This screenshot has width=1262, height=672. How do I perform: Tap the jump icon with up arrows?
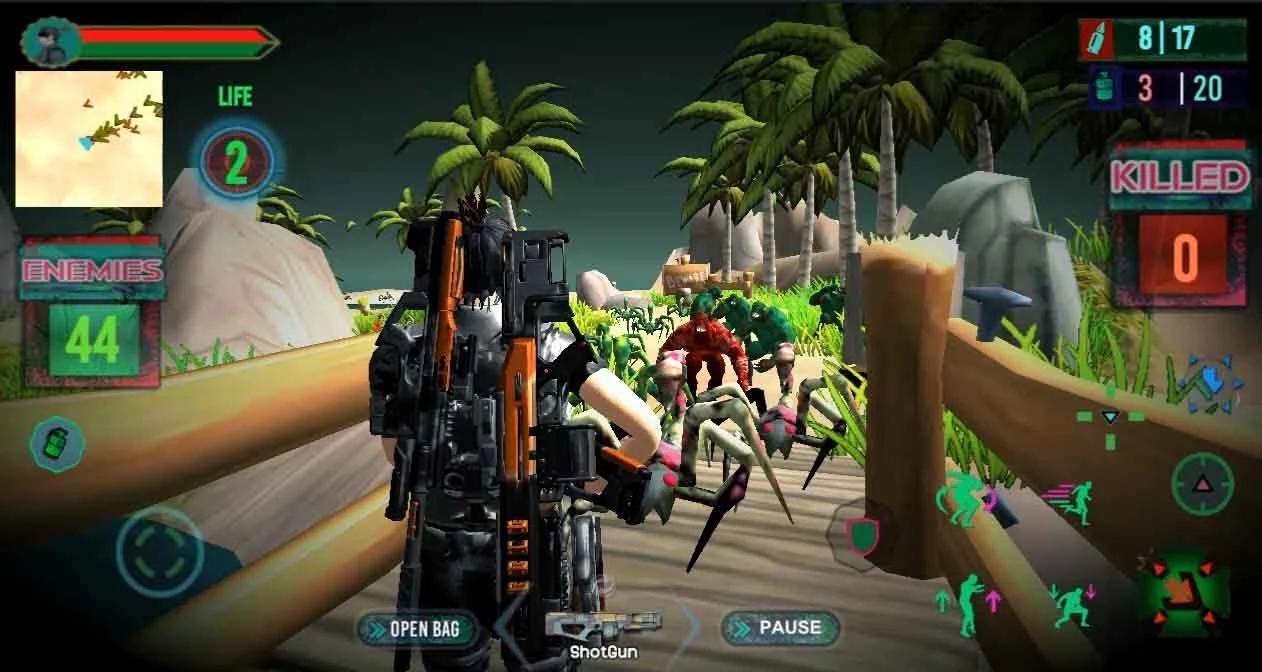click(967, 602)
